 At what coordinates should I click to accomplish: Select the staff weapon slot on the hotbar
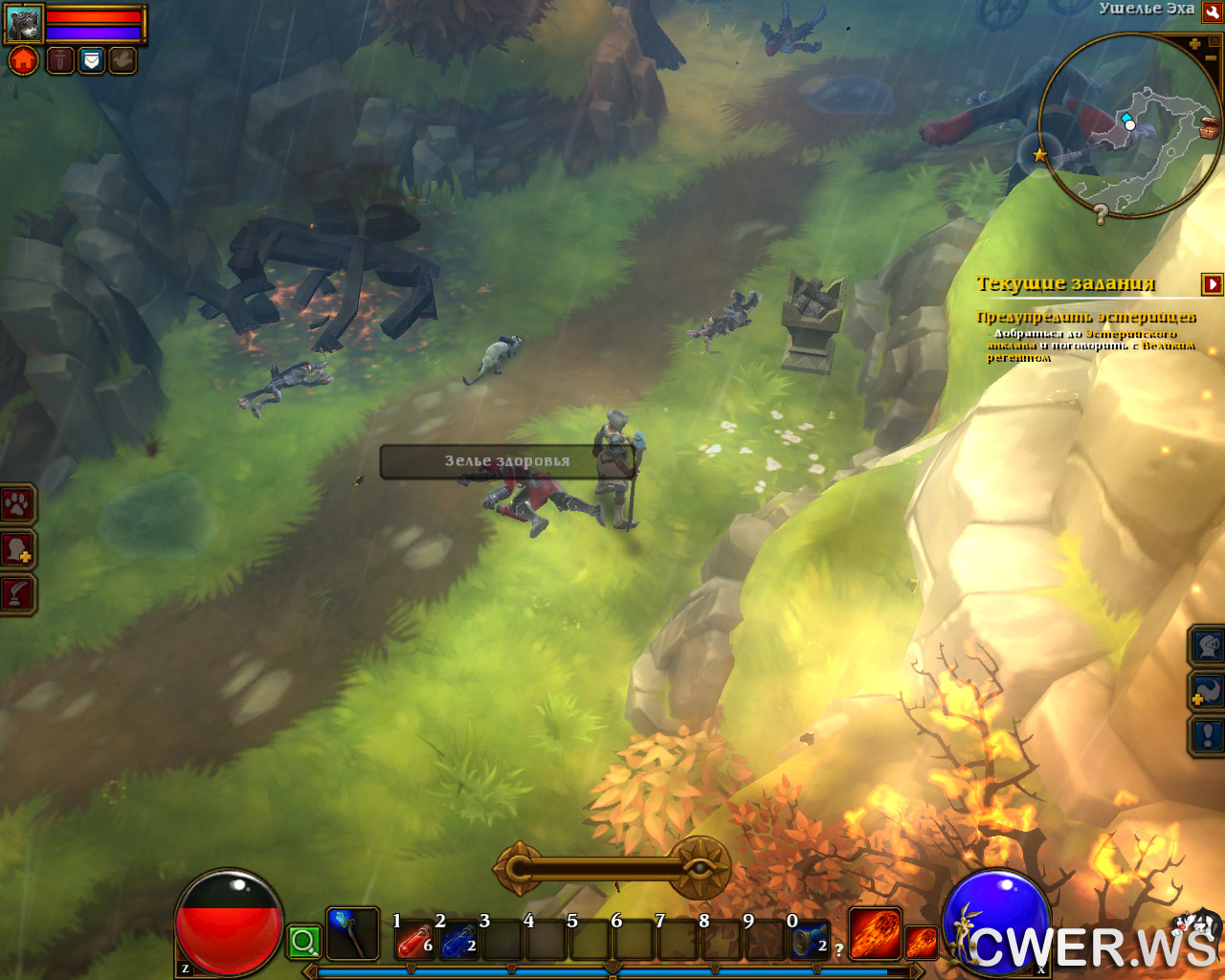352,934
